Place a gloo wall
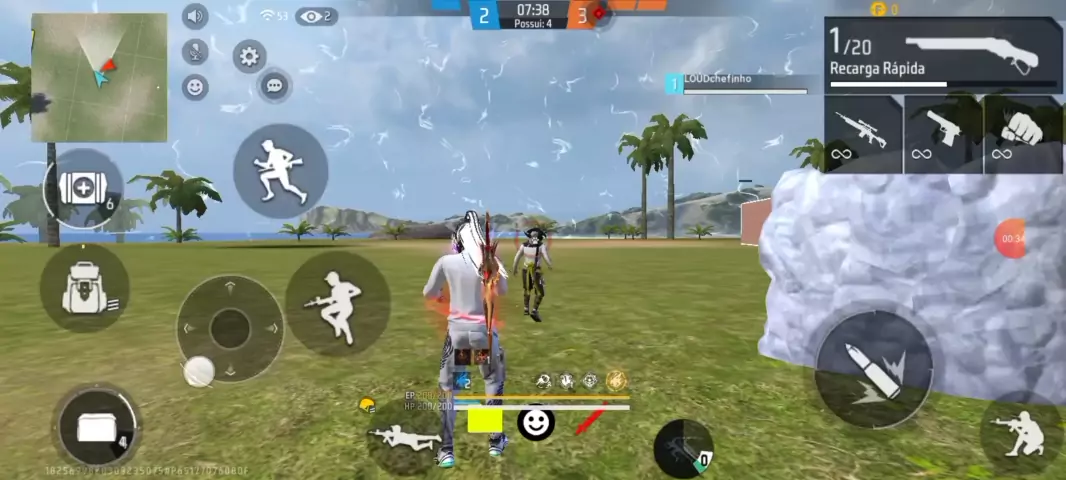Image resolution: width=1066 pixels, height=480 pixels. (x=96, y=427)
